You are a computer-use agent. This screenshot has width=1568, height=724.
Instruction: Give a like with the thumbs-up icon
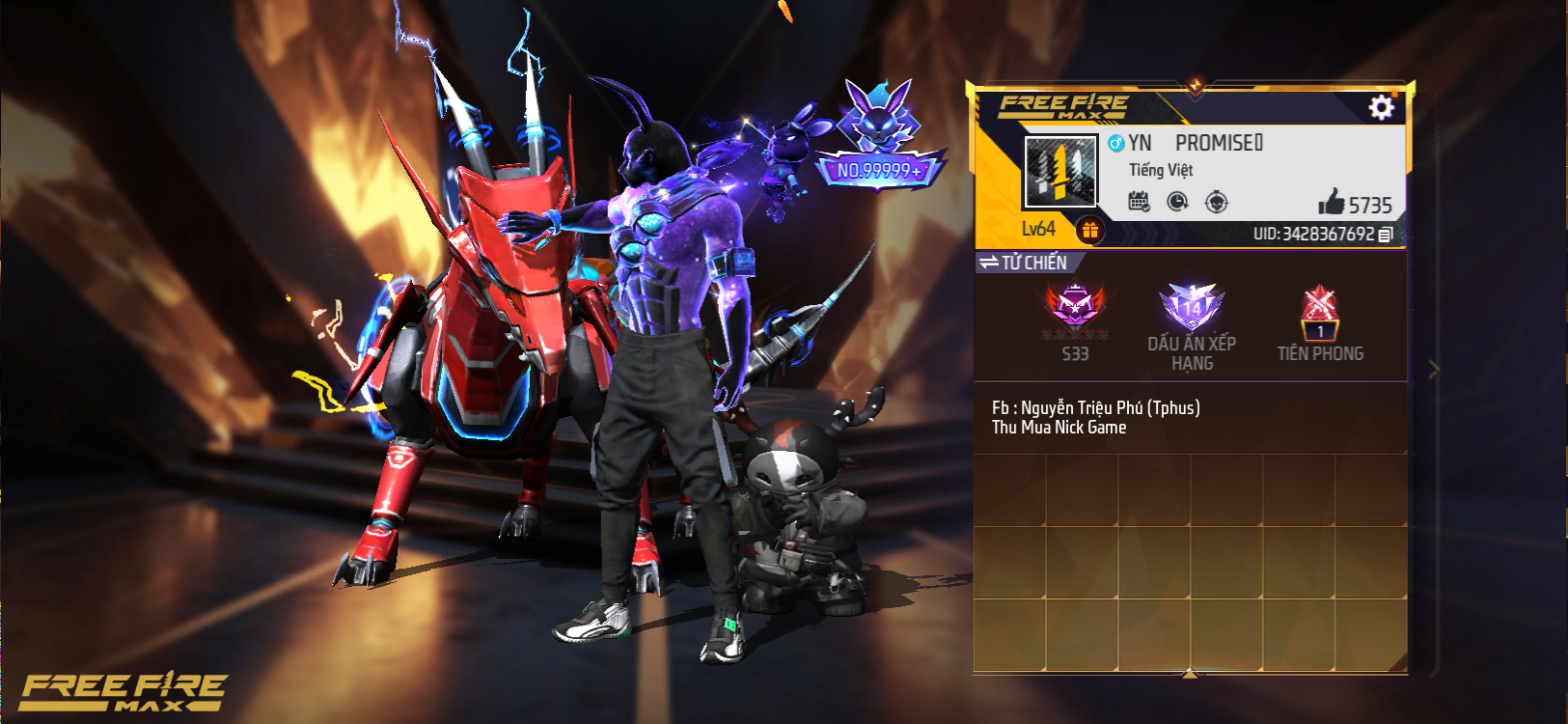tap(1332, 202)
